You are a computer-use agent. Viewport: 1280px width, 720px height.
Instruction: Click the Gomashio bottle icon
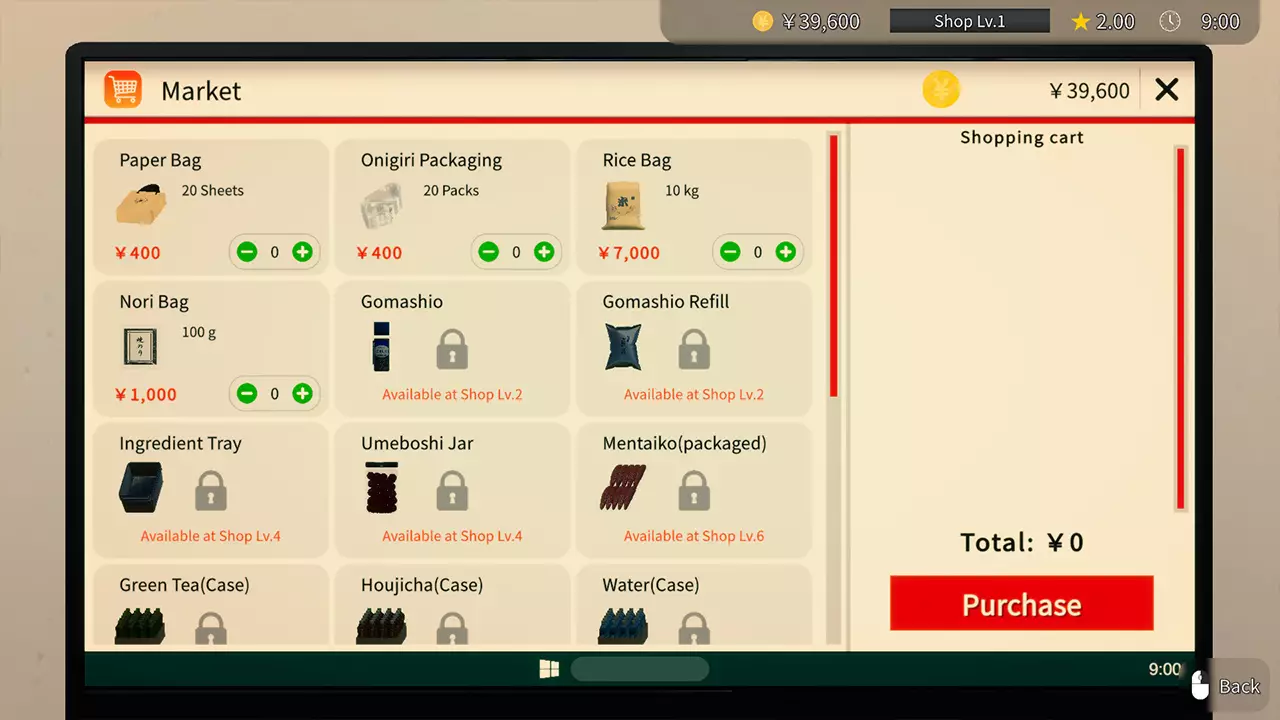381,347
